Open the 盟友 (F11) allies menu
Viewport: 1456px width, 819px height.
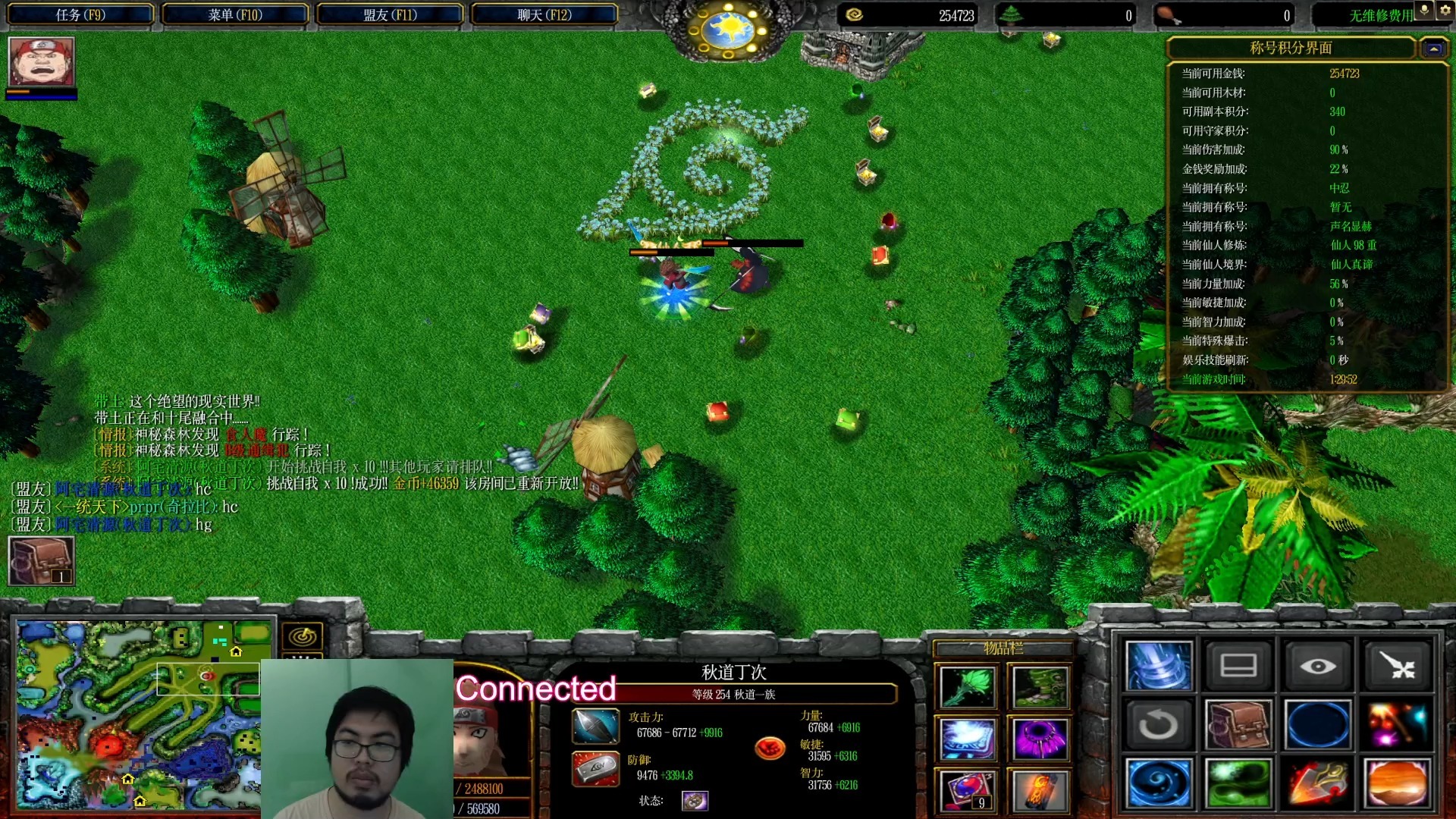tap(390, 14)
